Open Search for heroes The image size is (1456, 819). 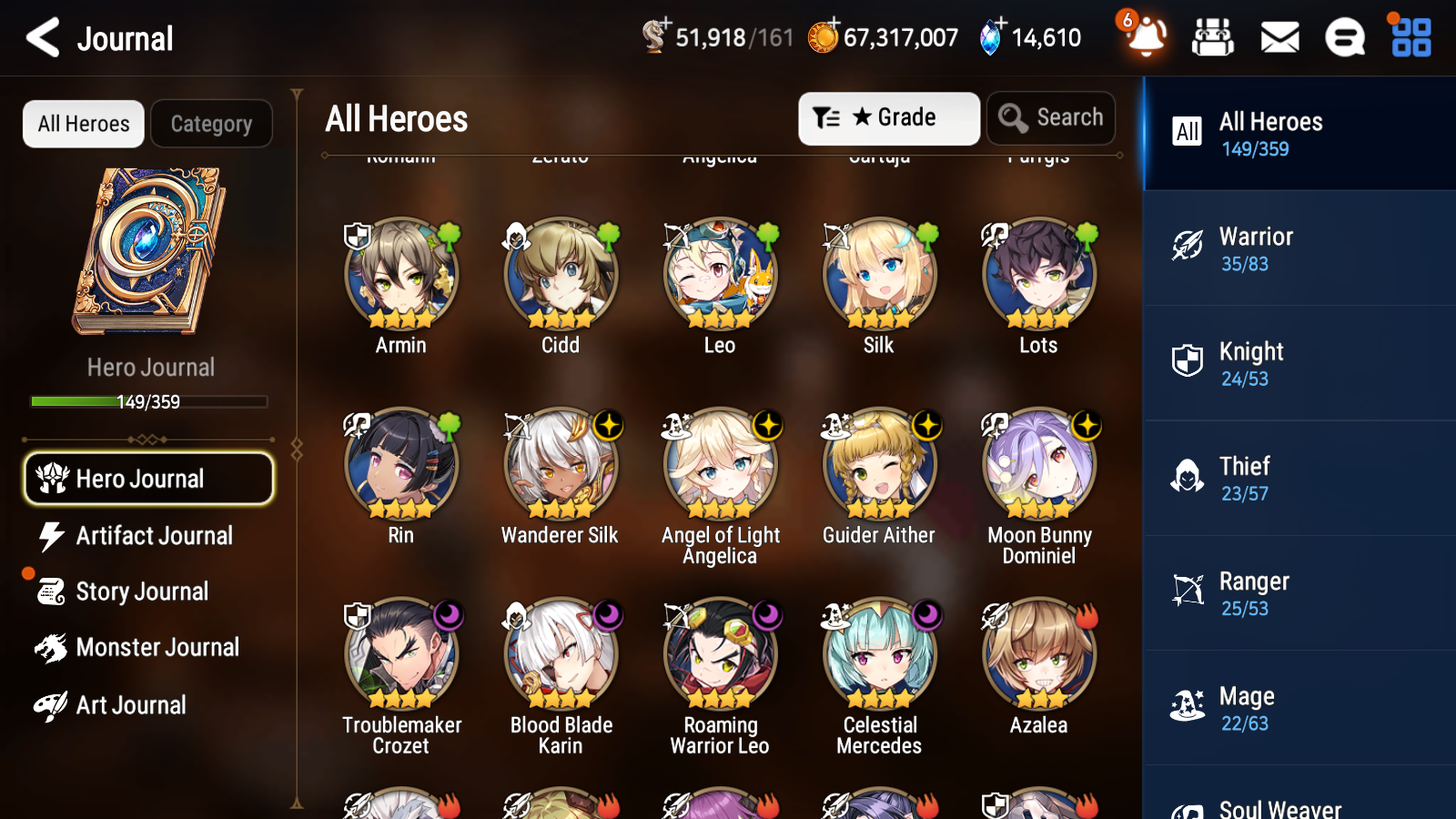[1050, 117]
